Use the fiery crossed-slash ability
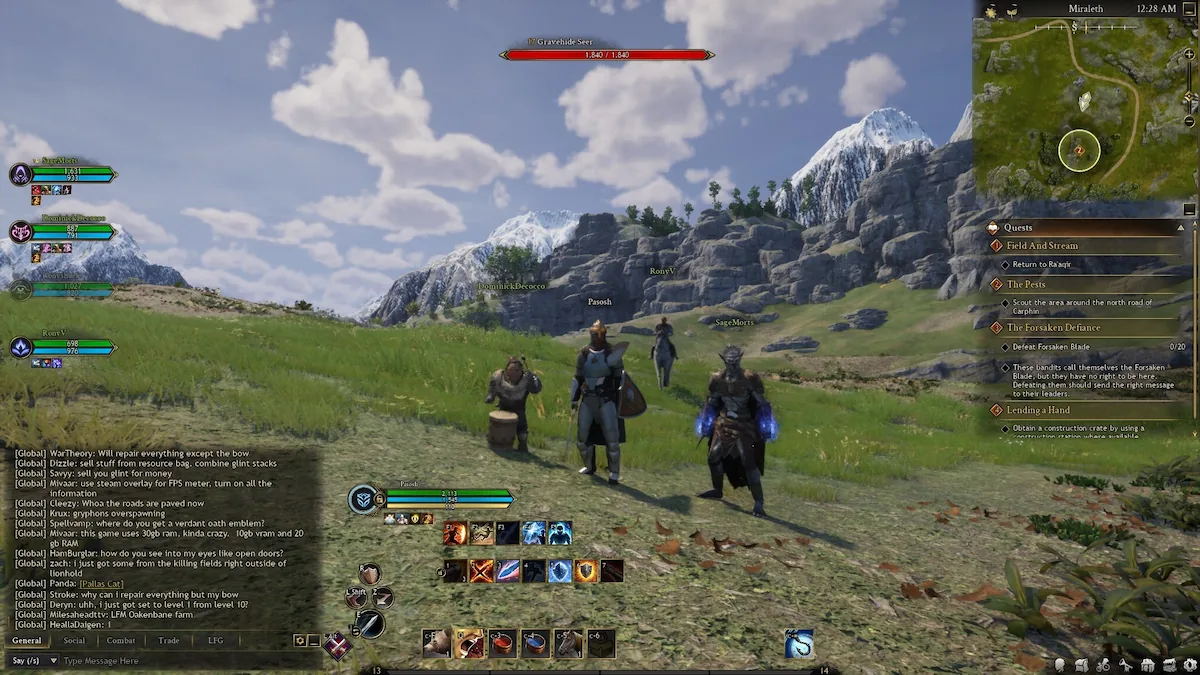Image resolution: width=1200 pixels, height=675 pixels. 483,571
